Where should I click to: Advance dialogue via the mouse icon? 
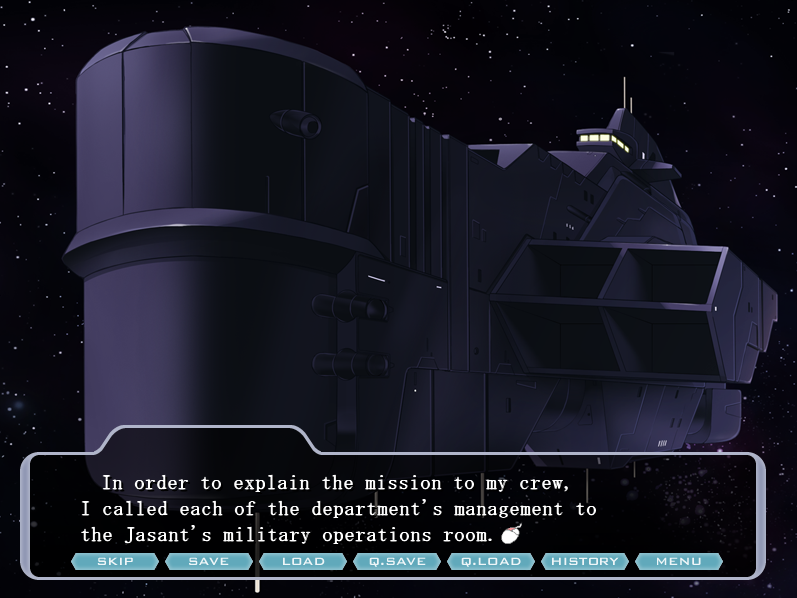[511, 535]
